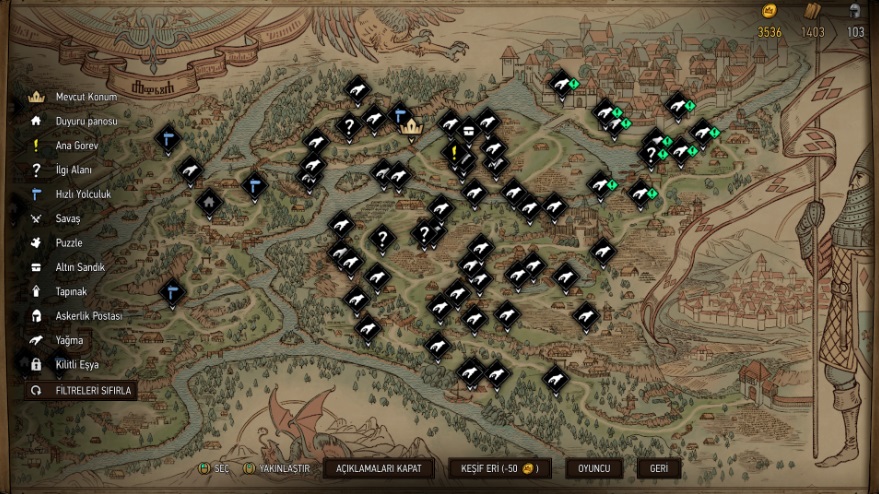Toggle the İlgi Alanı filter

(x=74, y=170)
